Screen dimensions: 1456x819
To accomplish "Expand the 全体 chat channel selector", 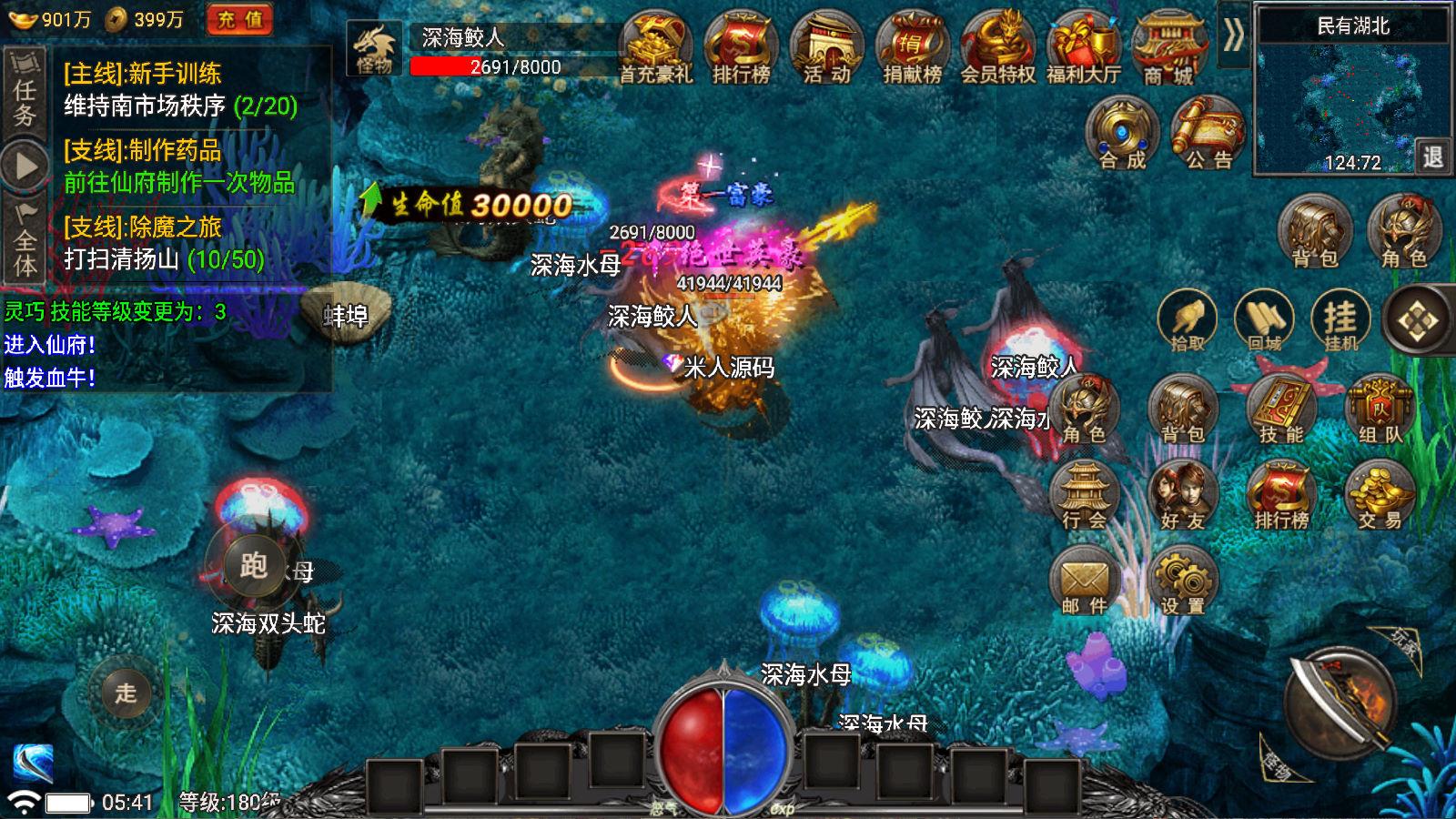I will pos(24,250).
